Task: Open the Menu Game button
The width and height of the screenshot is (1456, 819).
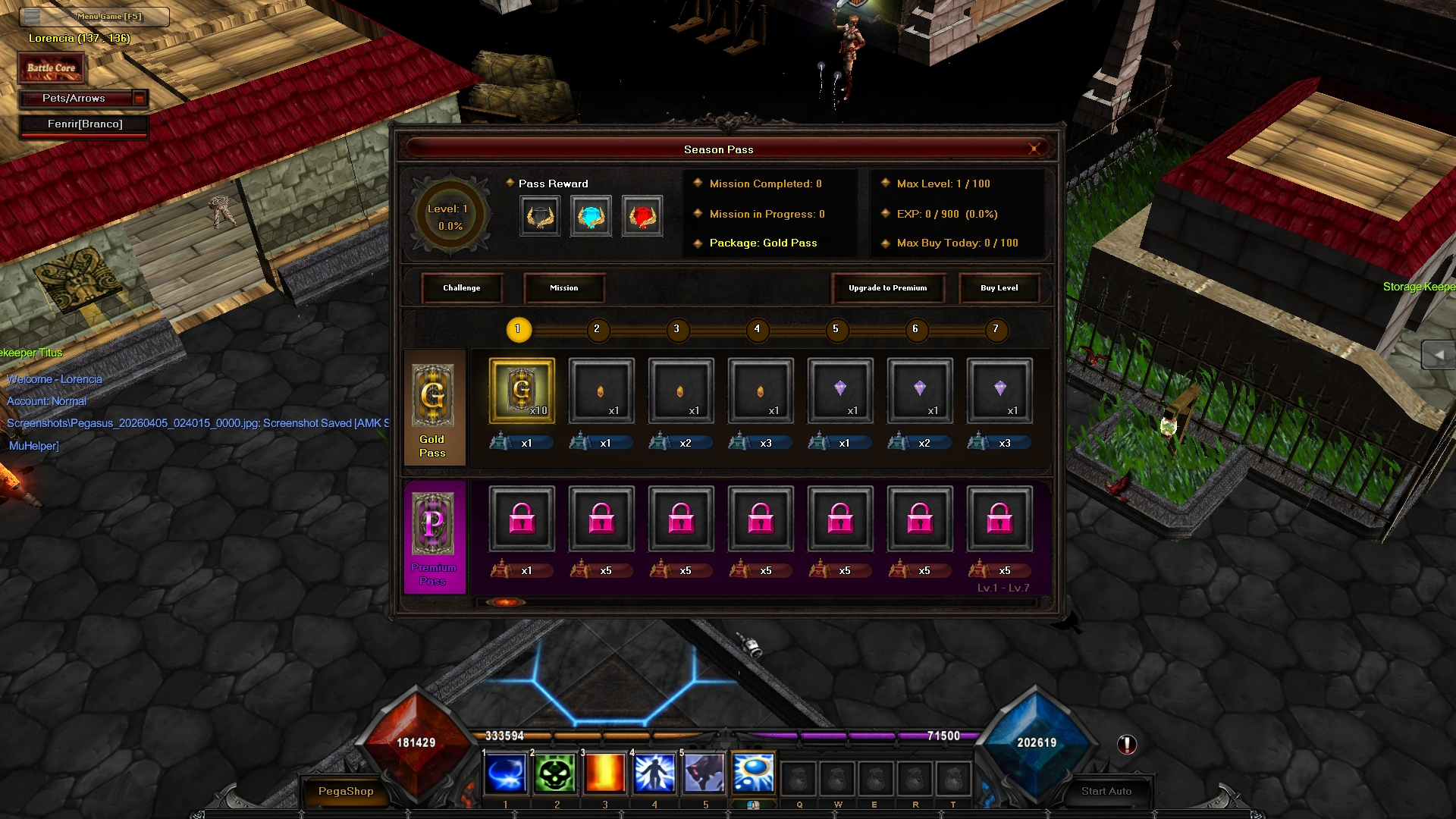Action: pyautogui.click(x=94, y=16)
